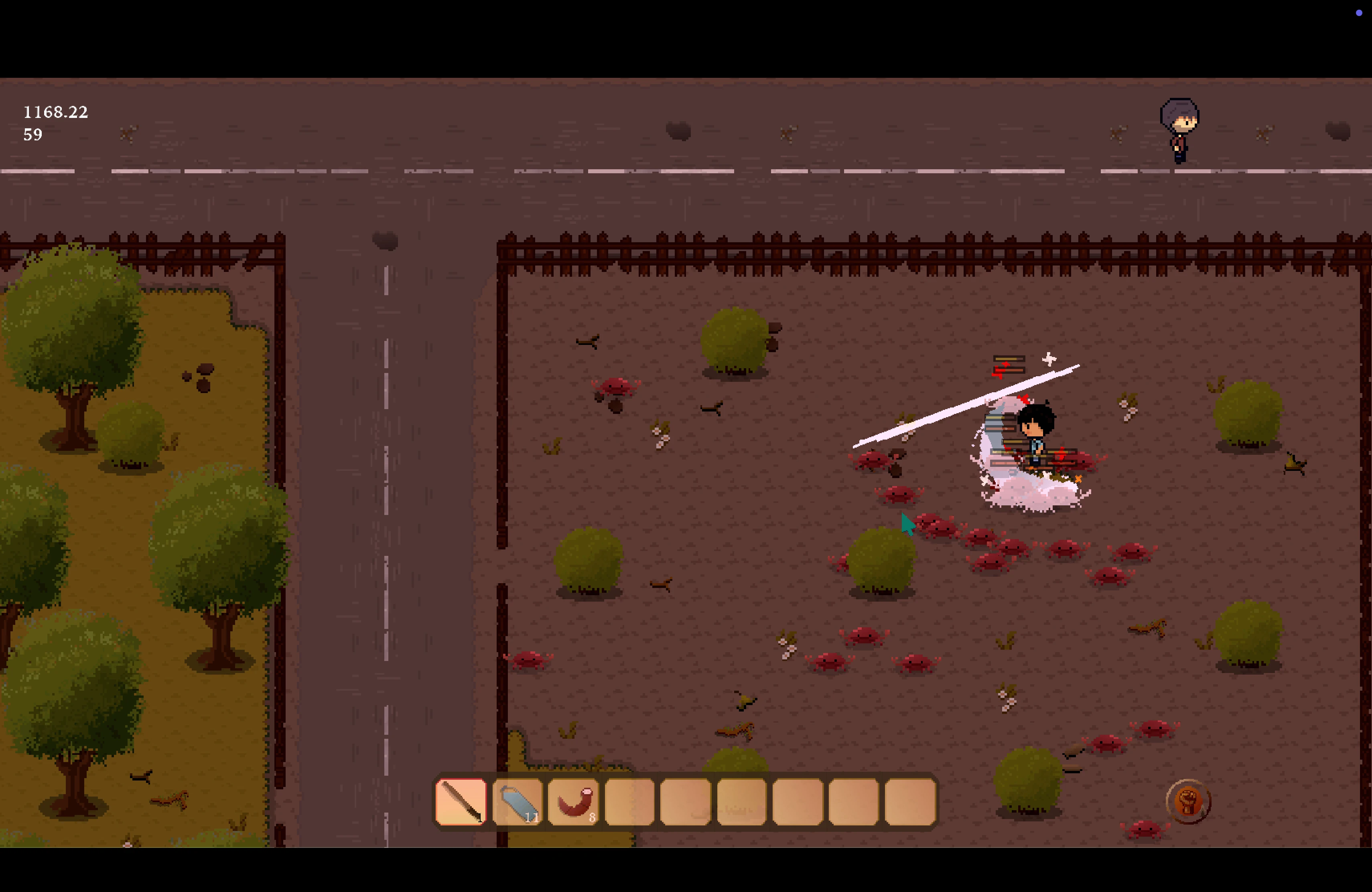The height and width of the screenshot is (892, 1372).
Task: Choose the red sausage food slot
Action: coord(573,801)
